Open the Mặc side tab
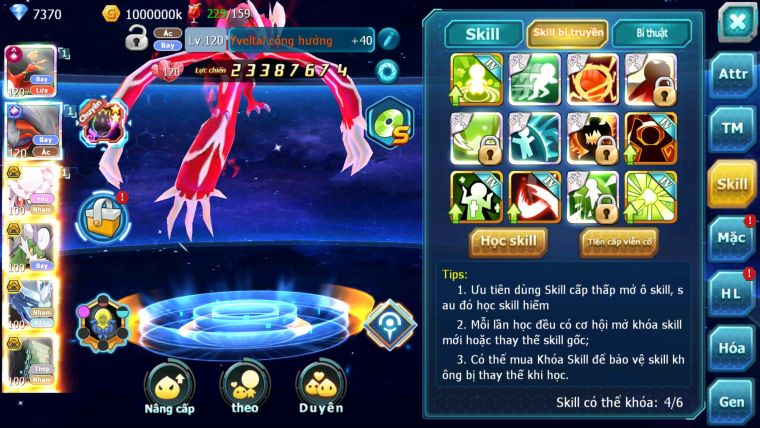760x428 pixels. 731,237
